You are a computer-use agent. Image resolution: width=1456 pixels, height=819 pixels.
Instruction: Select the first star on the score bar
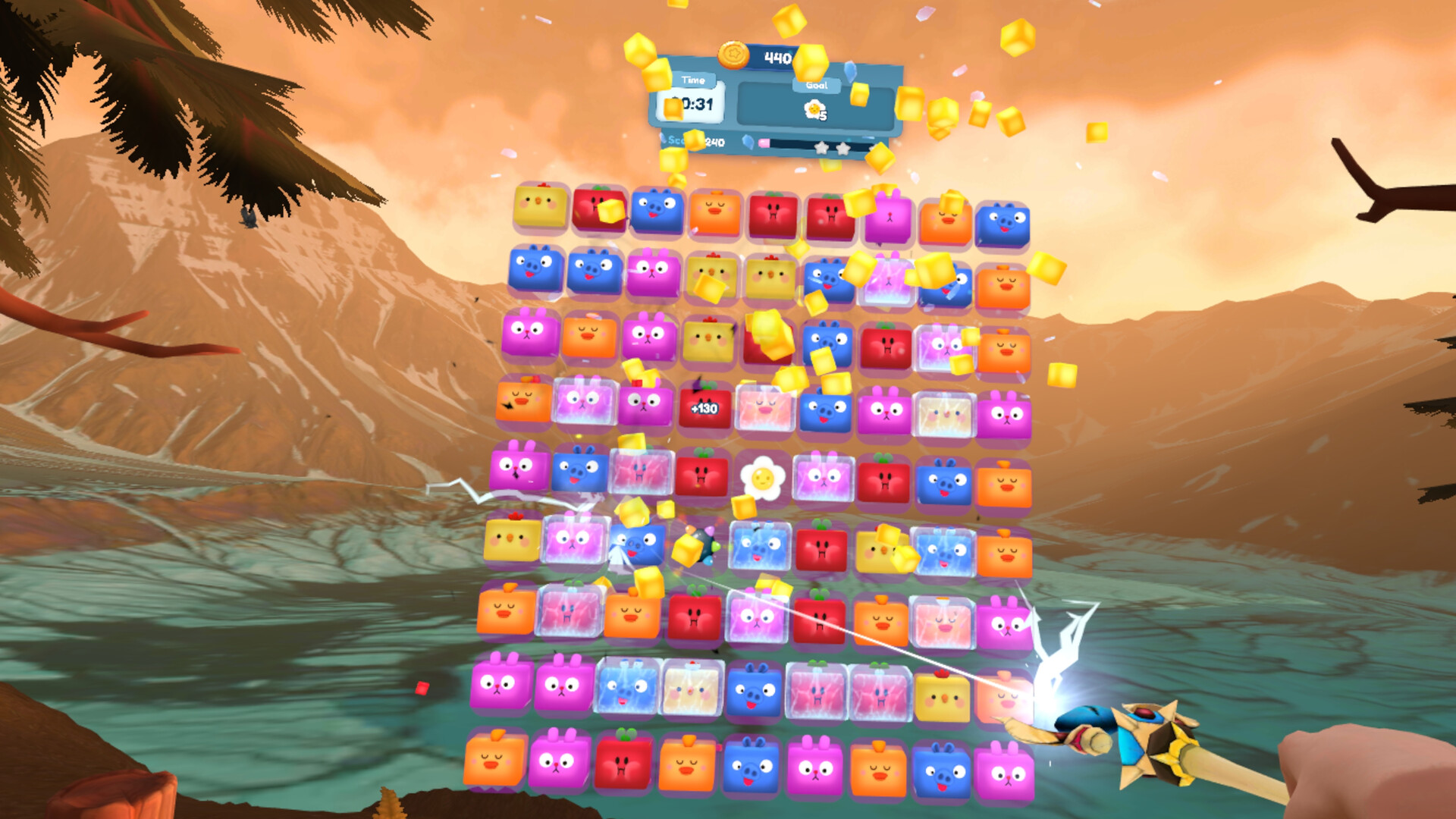[x=821, y=149]
